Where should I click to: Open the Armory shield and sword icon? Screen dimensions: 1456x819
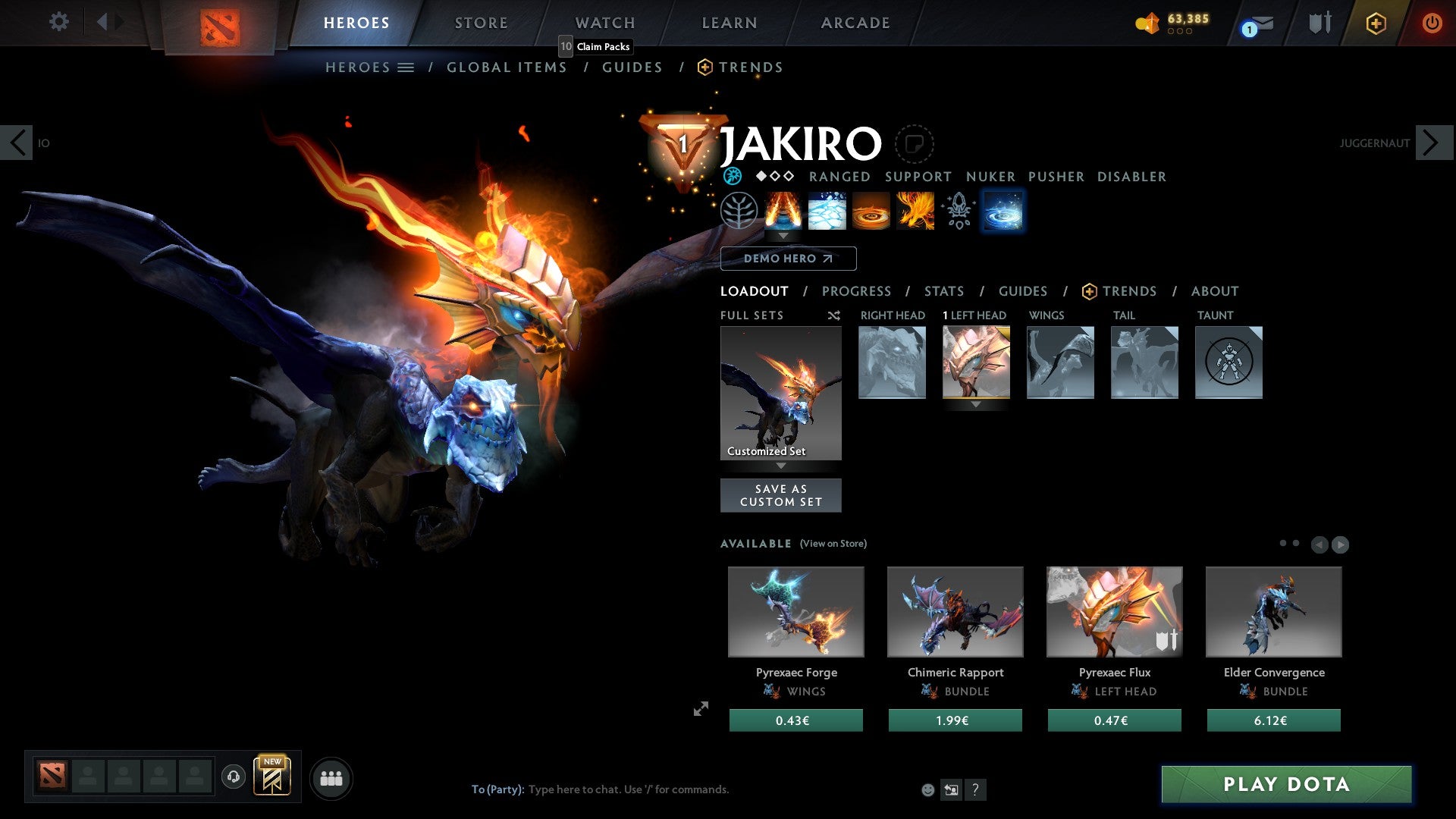pyautogui.click(x=1319, y=22)
